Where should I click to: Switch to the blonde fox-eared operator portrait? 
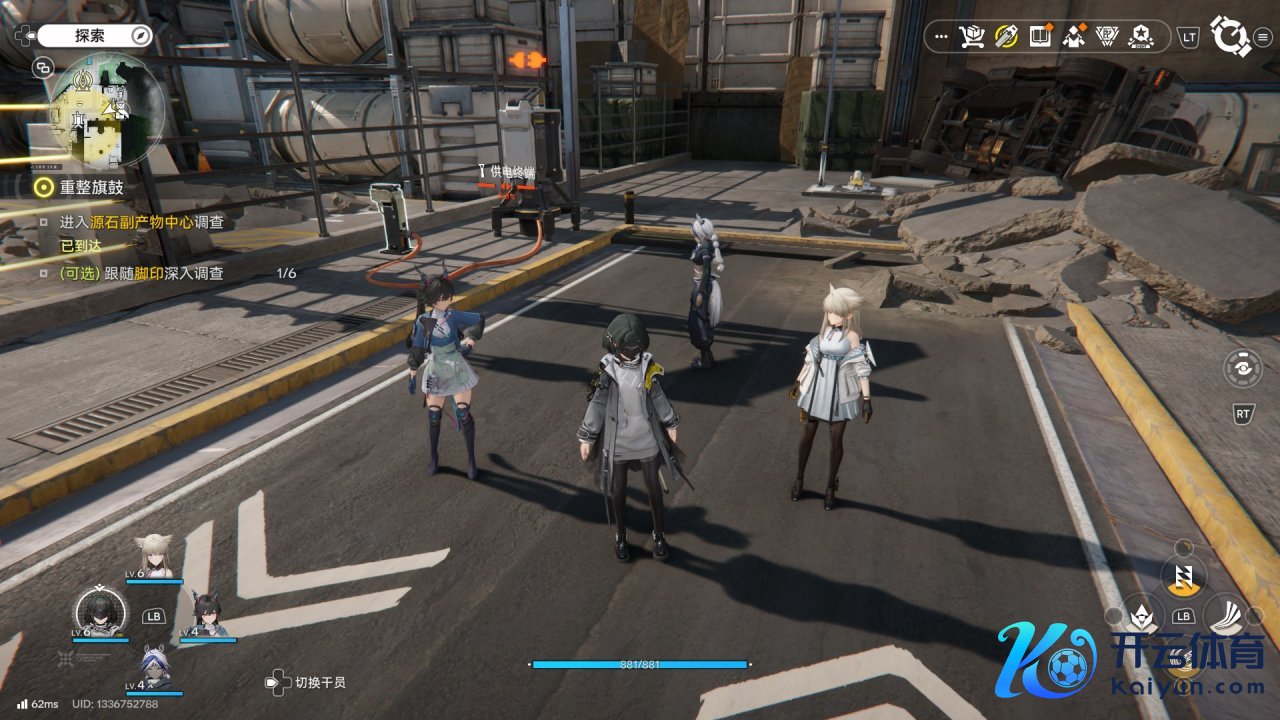(x=154, y=556)
